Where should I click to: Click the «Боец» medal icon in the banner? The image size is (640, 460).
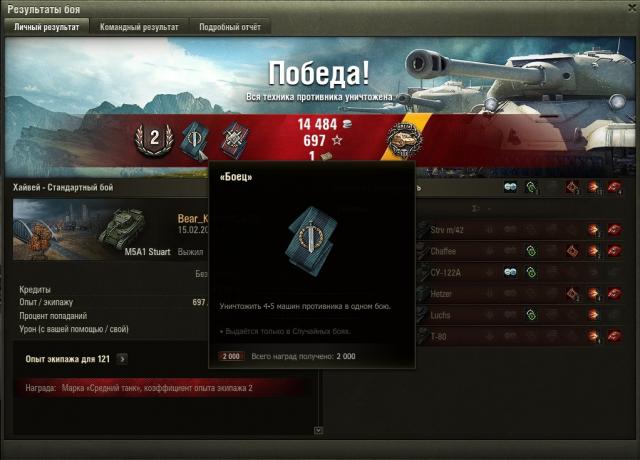pos(193,140)
